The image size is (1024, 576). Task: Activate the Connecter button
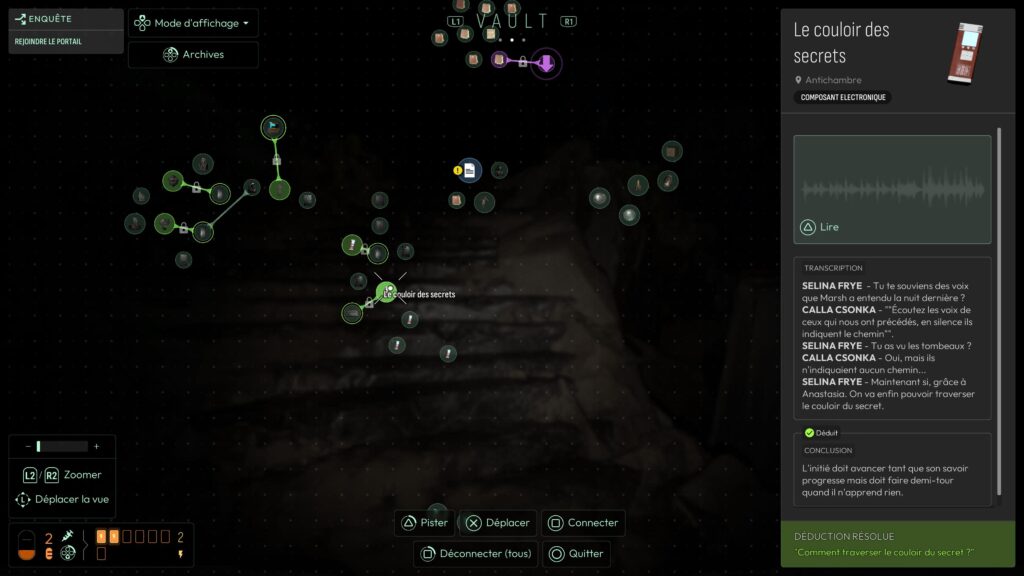[x=584, y=523]
